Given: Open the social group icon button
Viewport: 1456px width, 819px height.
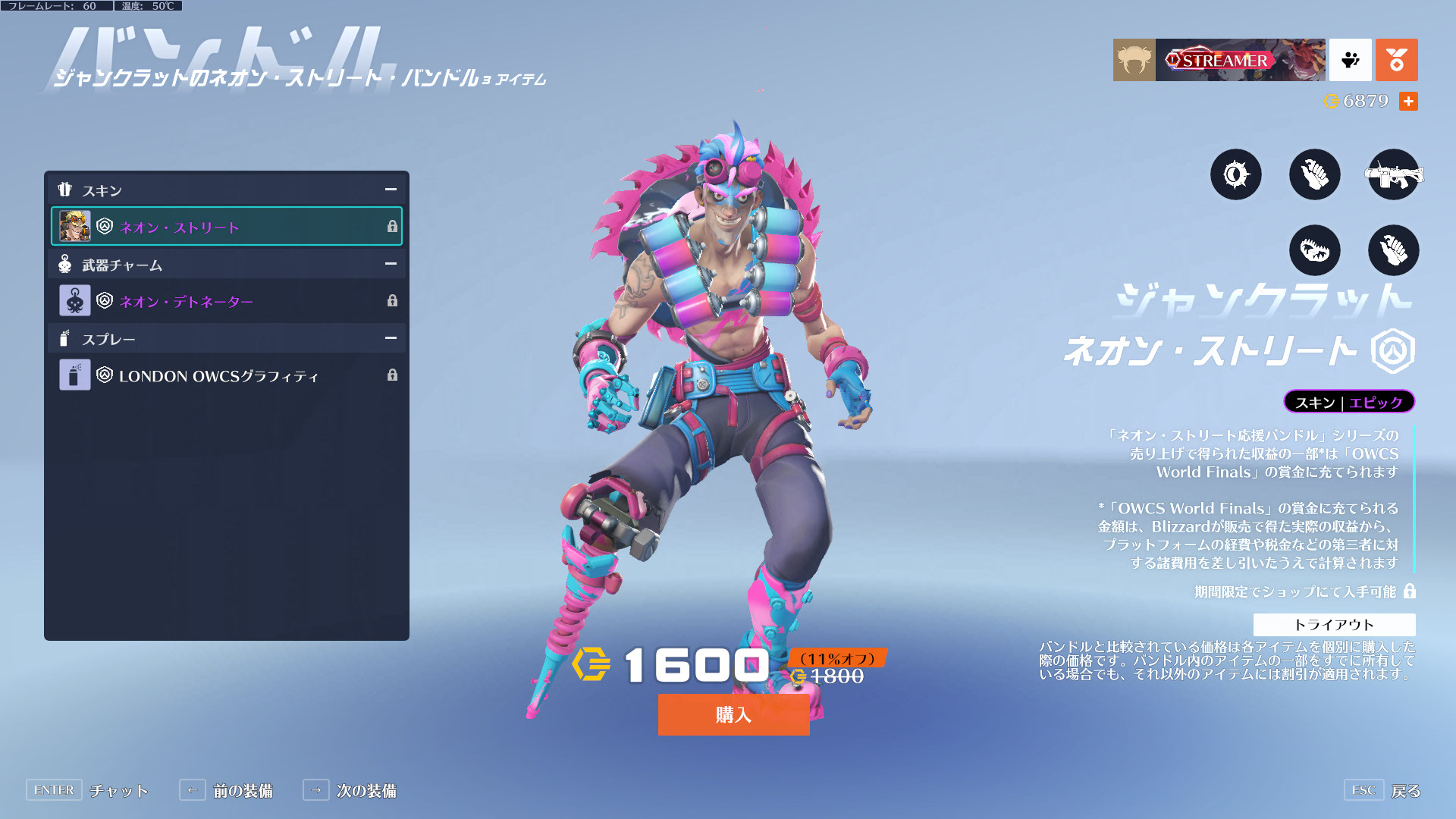Looking at the screenshot, I should 1351,60.
